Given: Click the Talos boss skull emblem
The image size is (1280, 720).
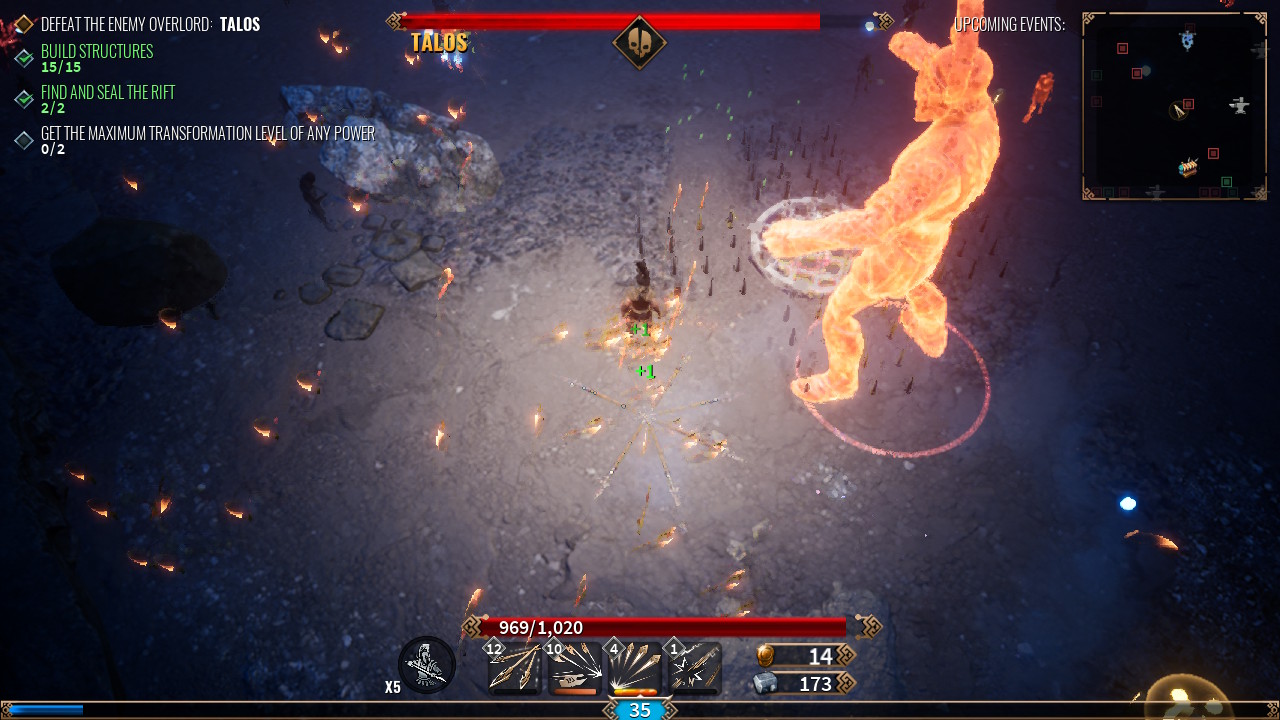Looking at the screenshot, I should click(640, 43).
